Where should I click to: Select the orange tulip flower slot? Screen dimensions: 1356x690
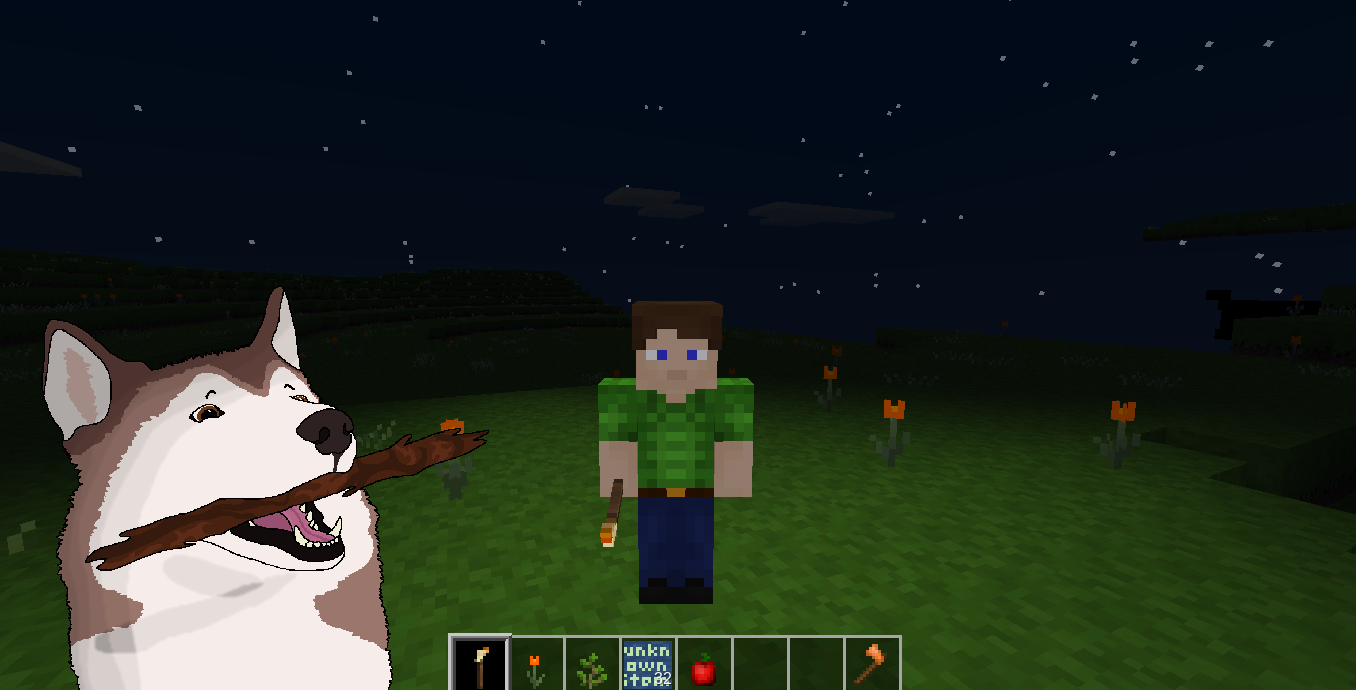point(537,664)
